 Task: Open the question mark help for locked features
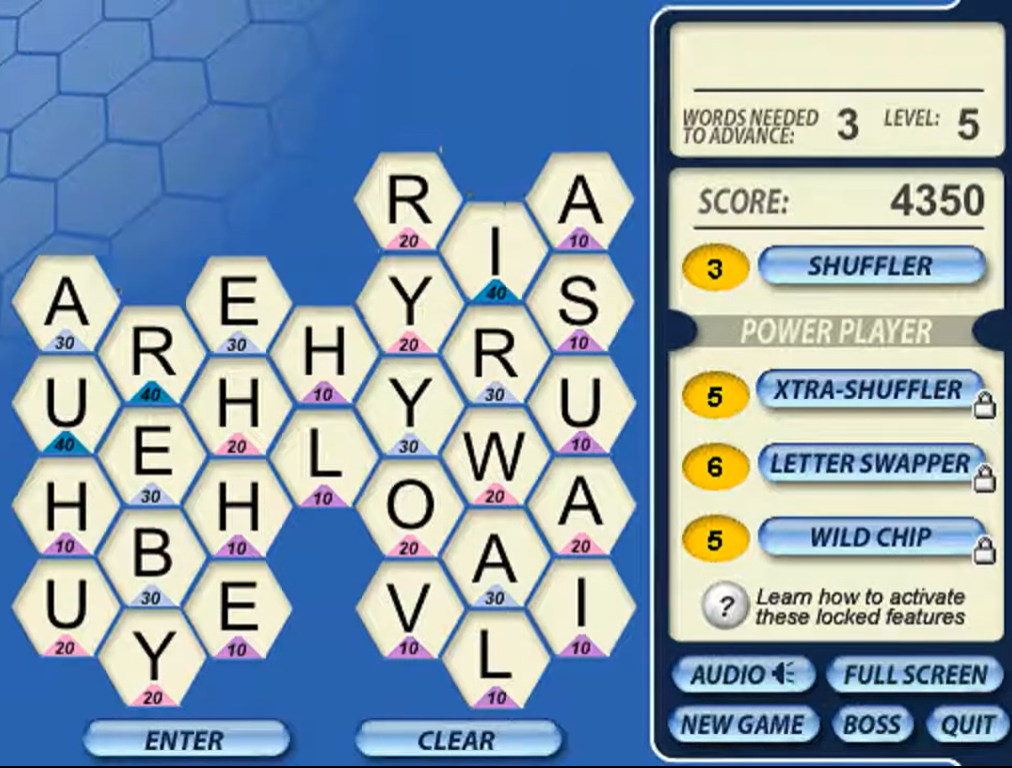(x=727, y=605)
